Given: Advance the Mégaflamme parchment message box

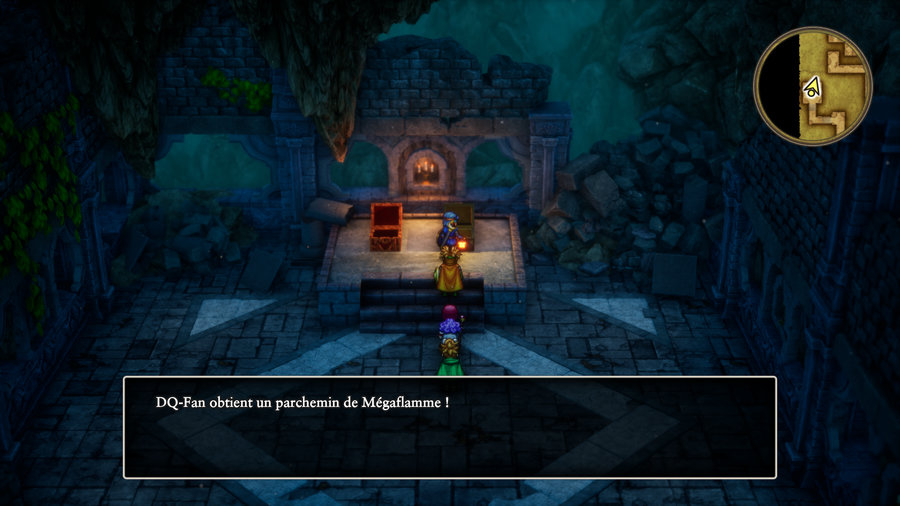Looking at the screenshot, I should tap(449, 427).
